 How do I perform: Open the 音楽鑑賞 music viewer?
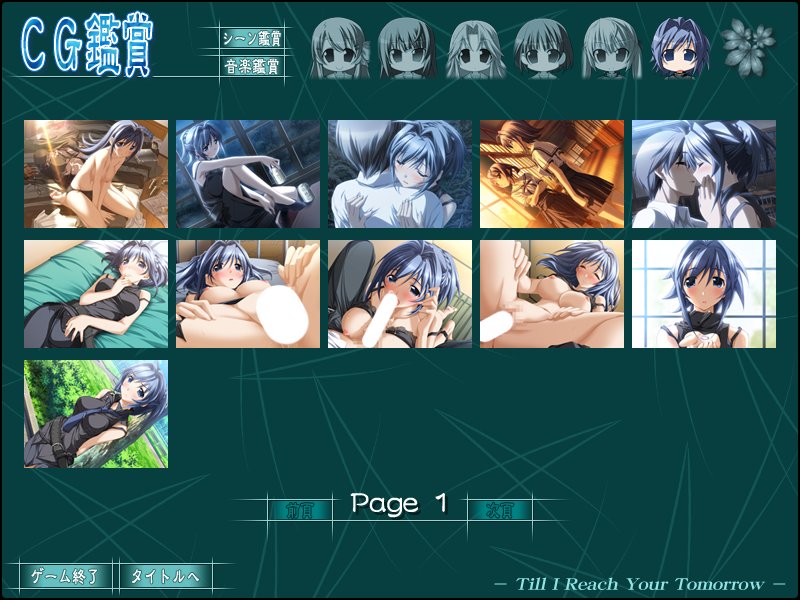[x=252, y=67]
